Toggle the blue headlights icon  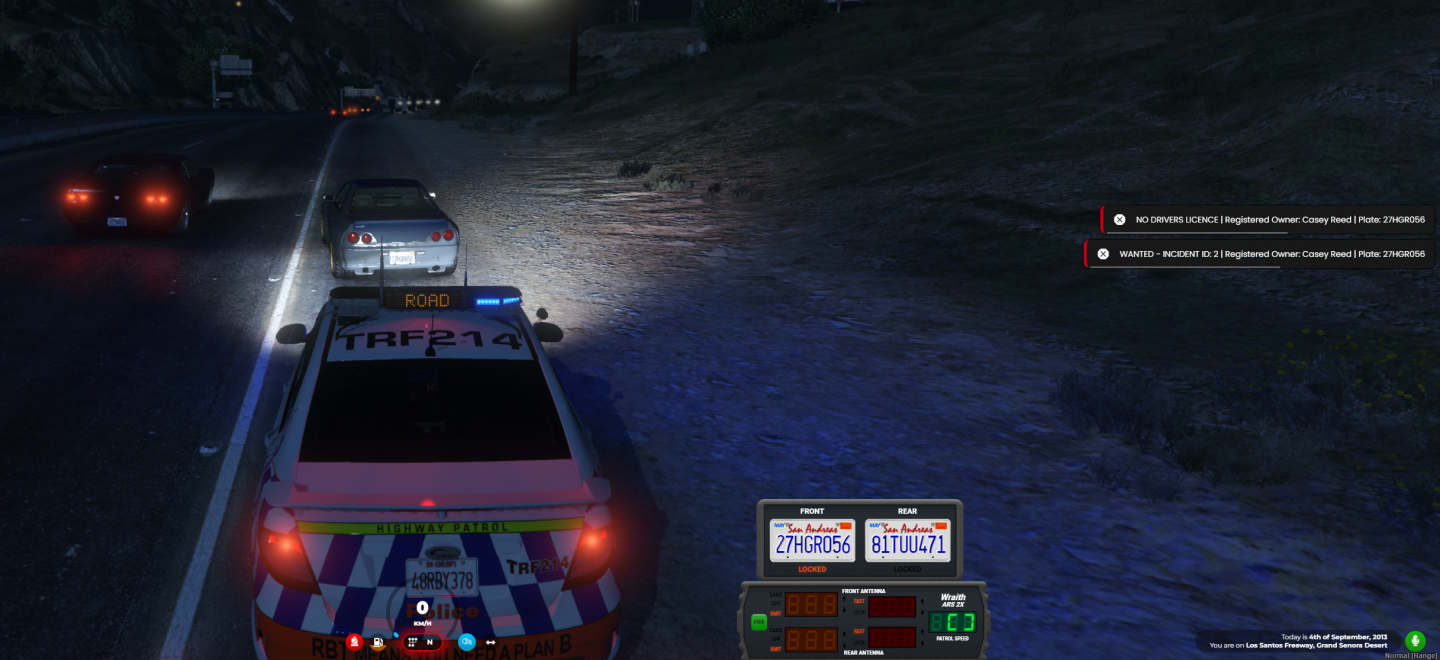[467, 642]
